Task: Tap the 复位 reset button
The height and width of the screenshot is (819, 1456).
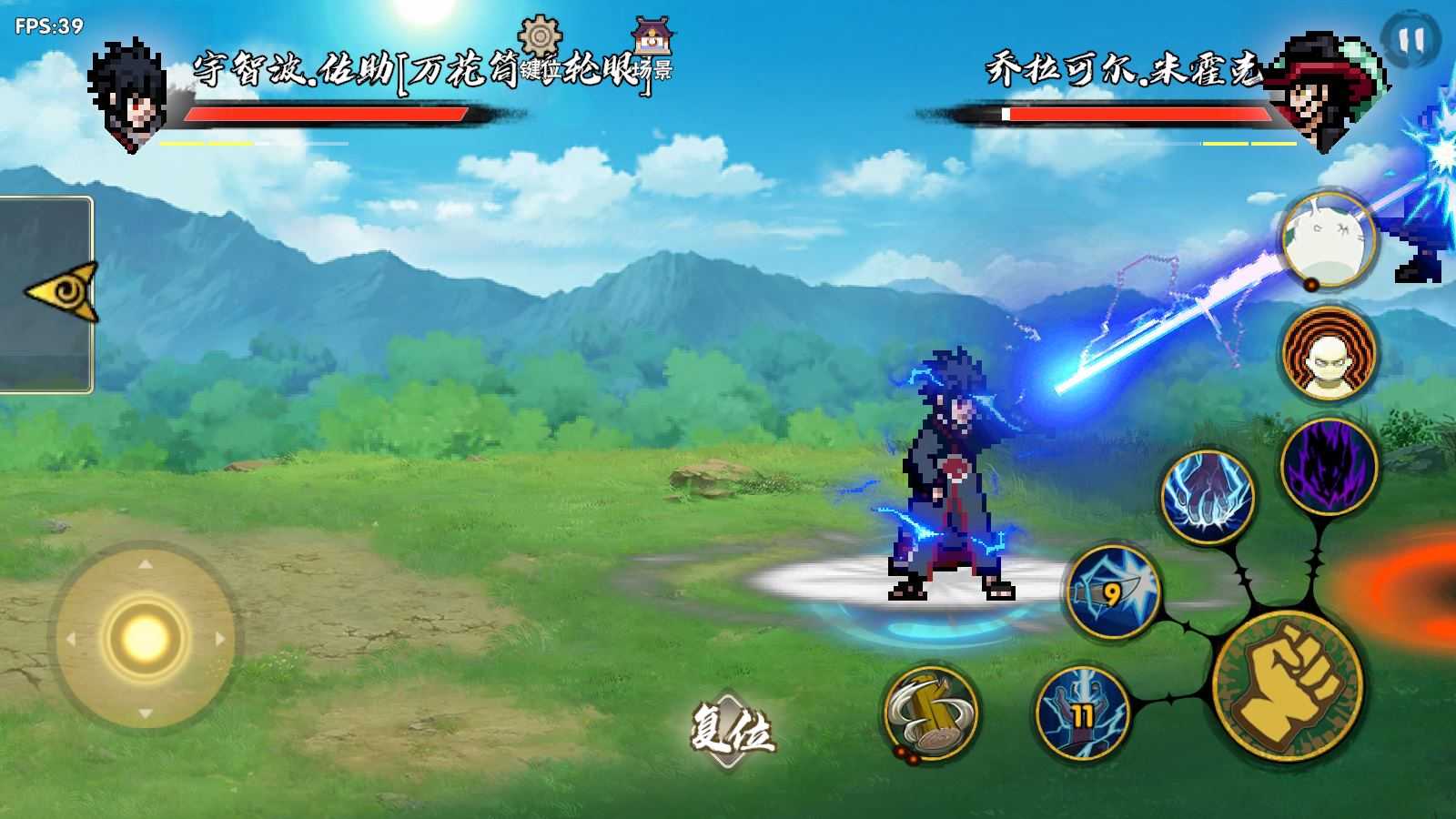Action: [x=732, y=730]
